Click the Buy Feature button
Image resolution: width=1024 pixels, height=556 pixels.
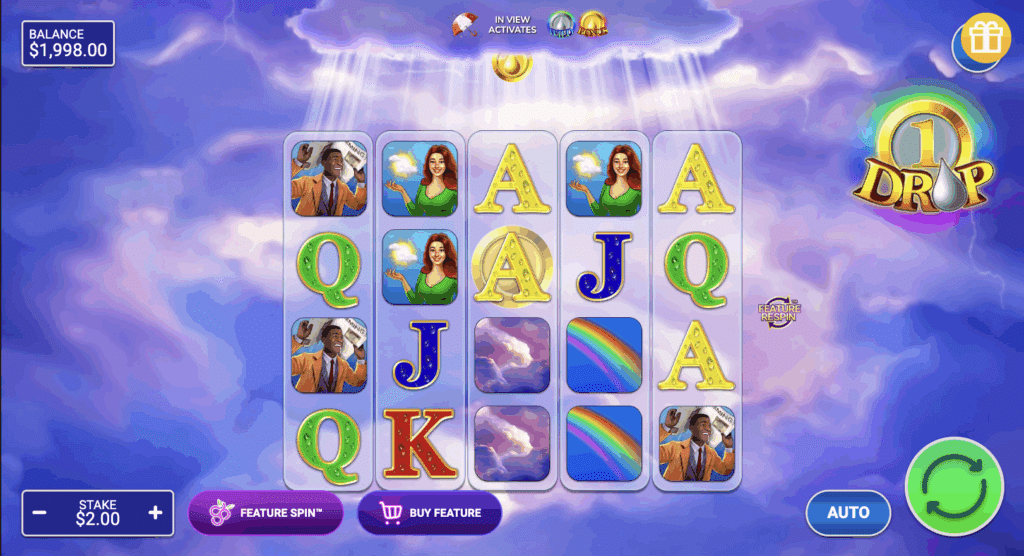pyautogui.click(x=430, y=513)
